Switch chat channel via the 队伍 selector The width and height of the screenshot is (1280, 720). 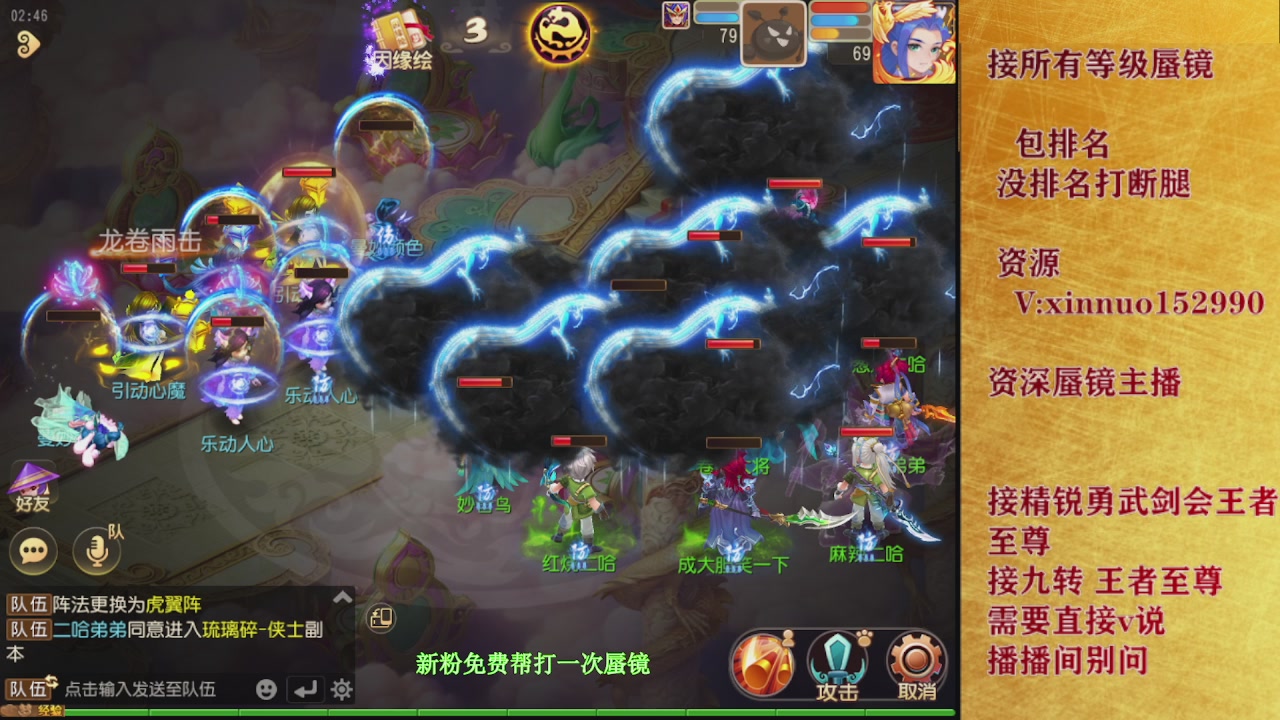(28, 689)
